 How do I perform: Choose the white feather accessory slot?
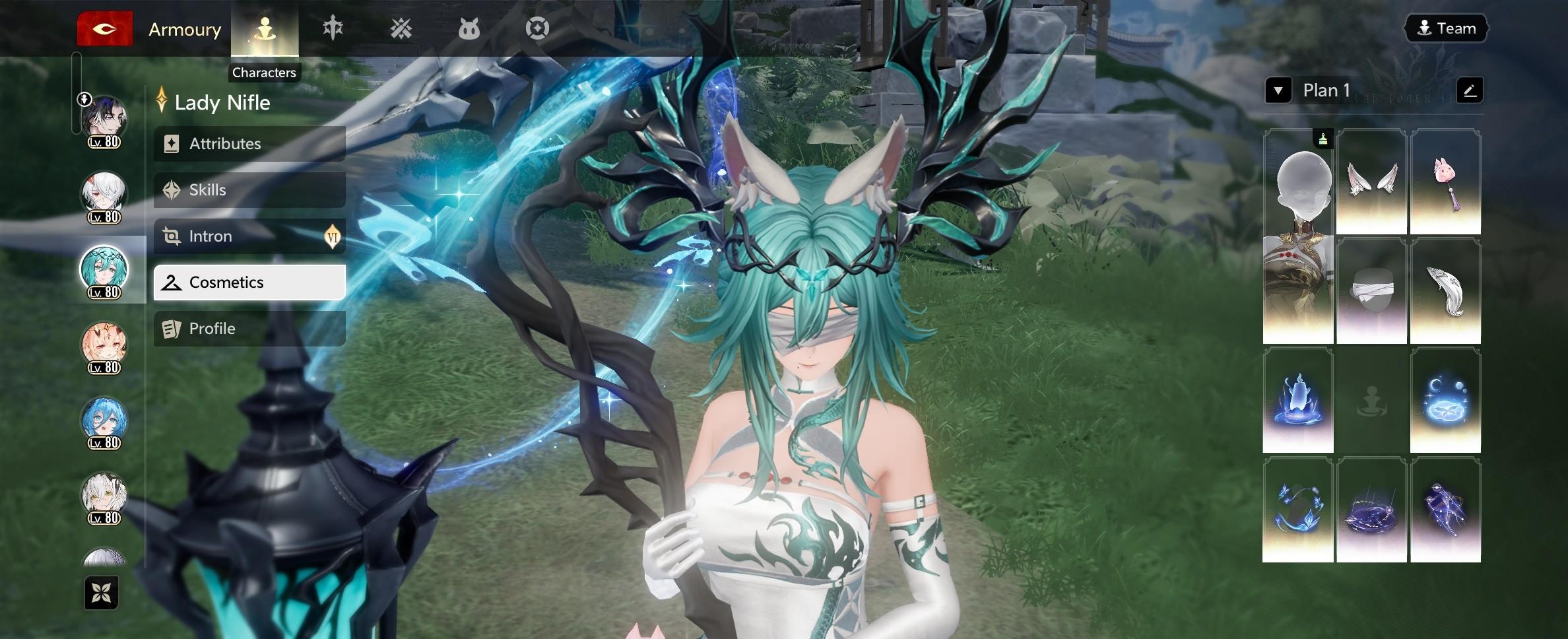pyautogui.click(x=1445, y=291)
